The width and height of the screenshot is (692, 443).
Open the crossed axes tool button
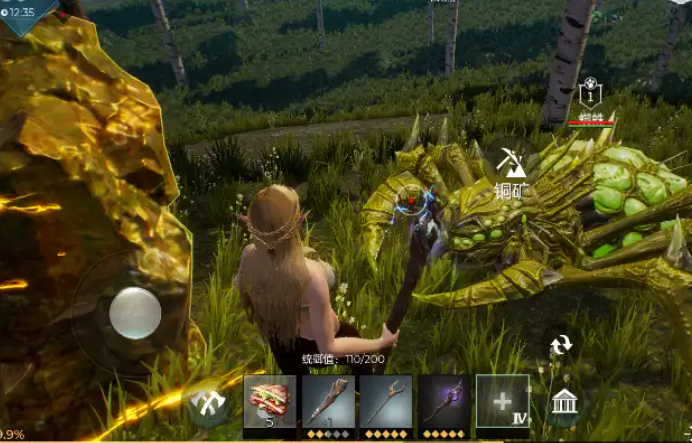point(211,405)
